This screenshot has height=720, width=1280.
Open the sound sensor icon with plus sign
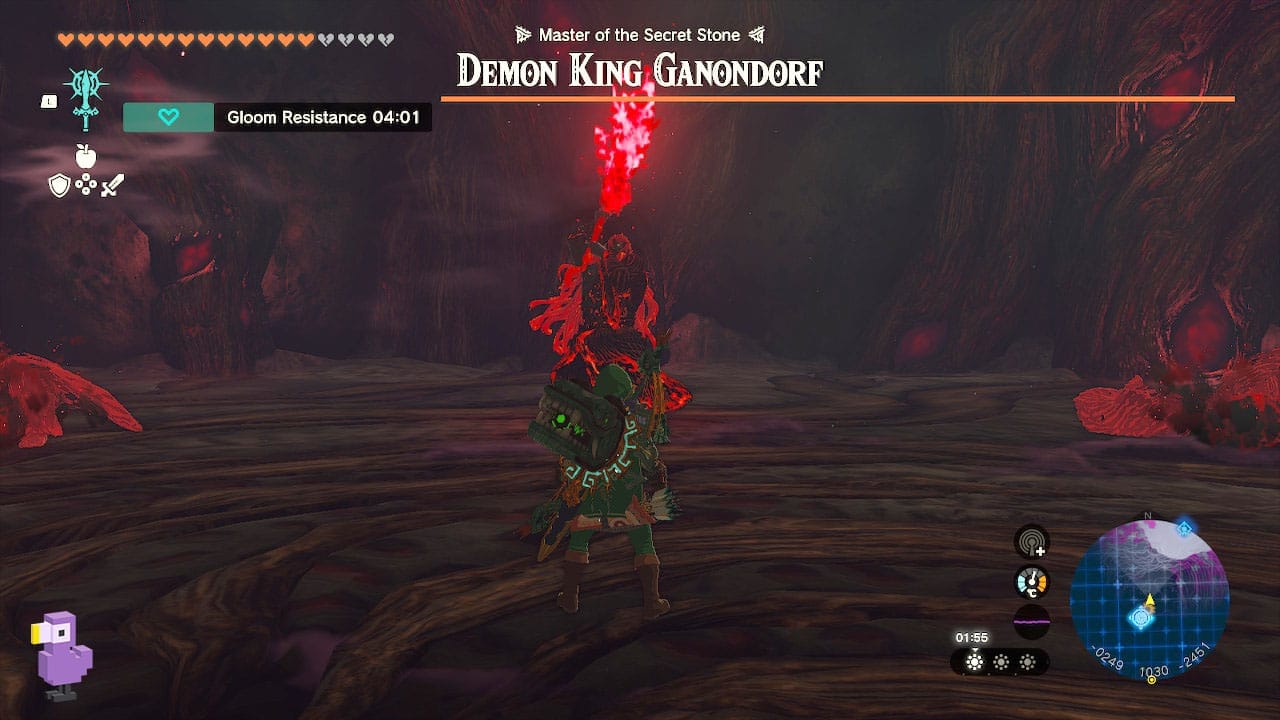click(1032, 542)
